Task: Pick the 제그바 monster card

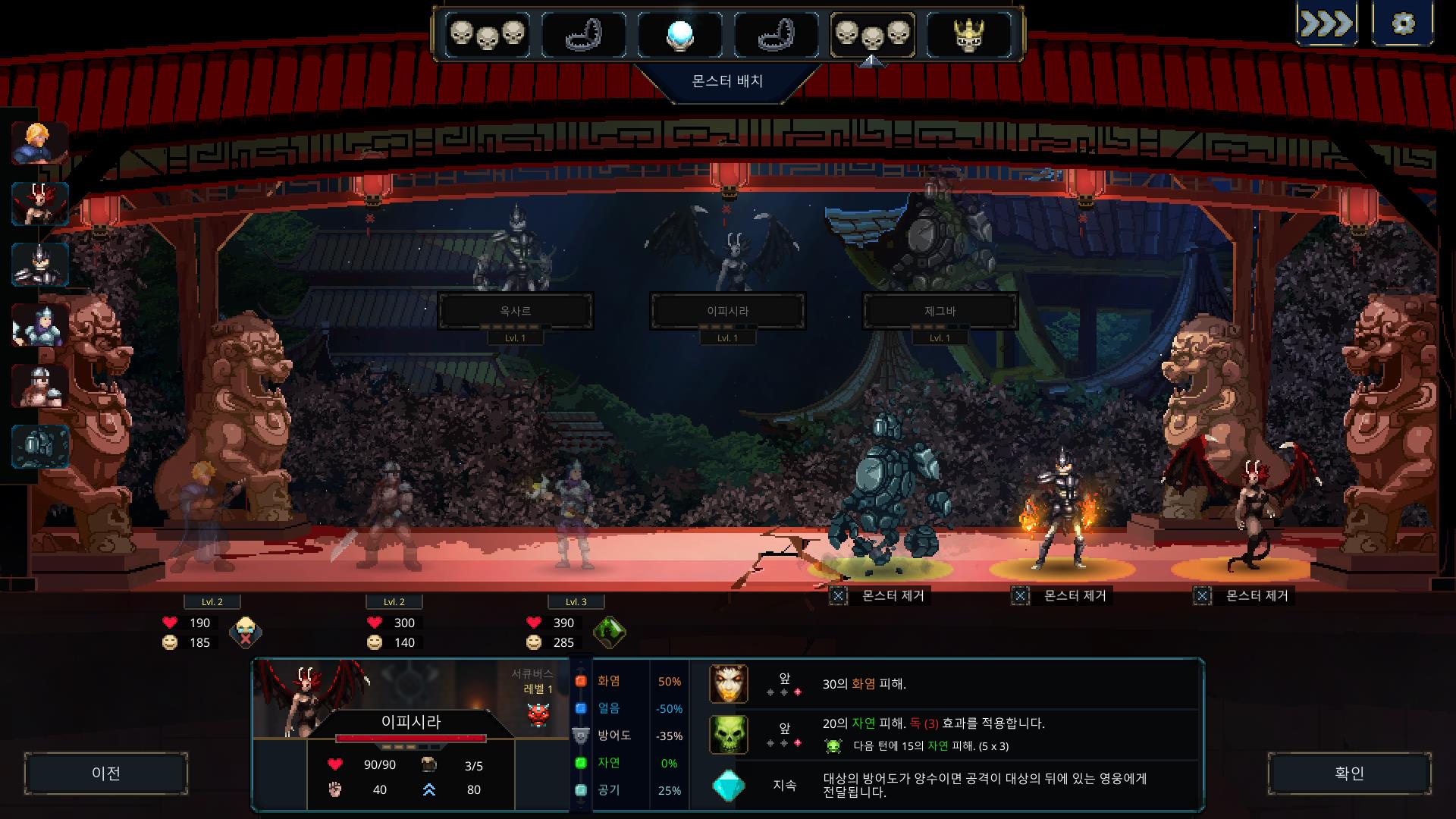Action: [x=940, y=311]
